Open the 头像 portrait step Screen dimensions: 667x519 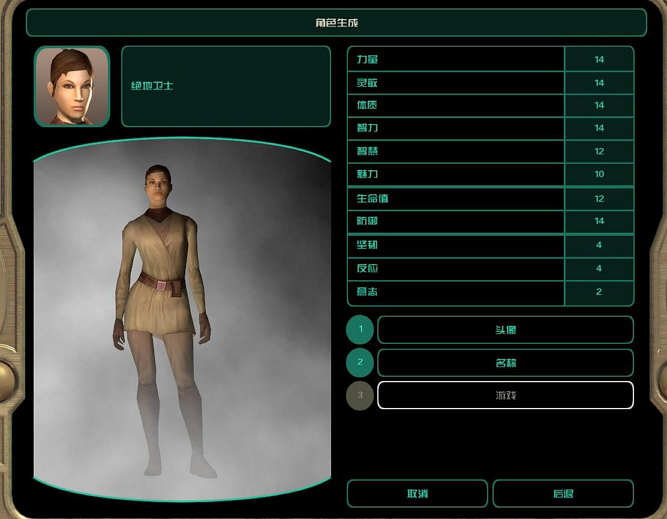click(505, 330)
